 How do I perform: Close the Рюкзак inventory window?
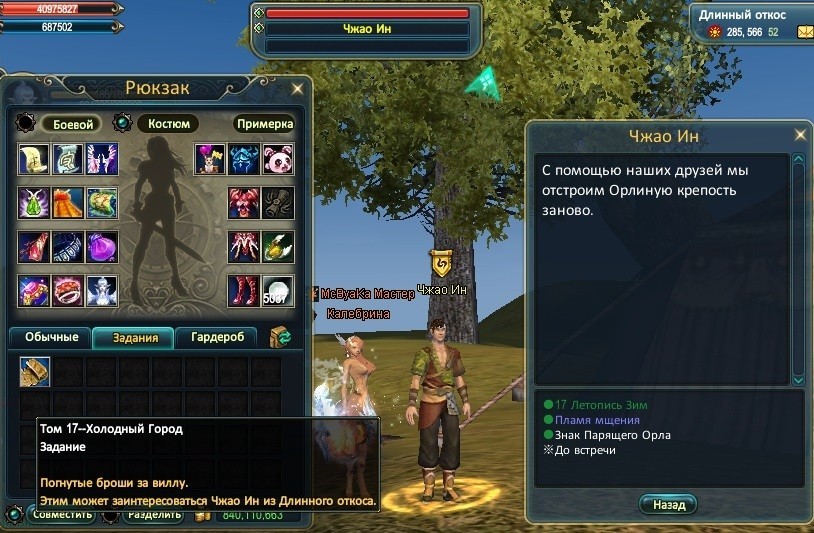pyautogui.click(x=297, y=89)
